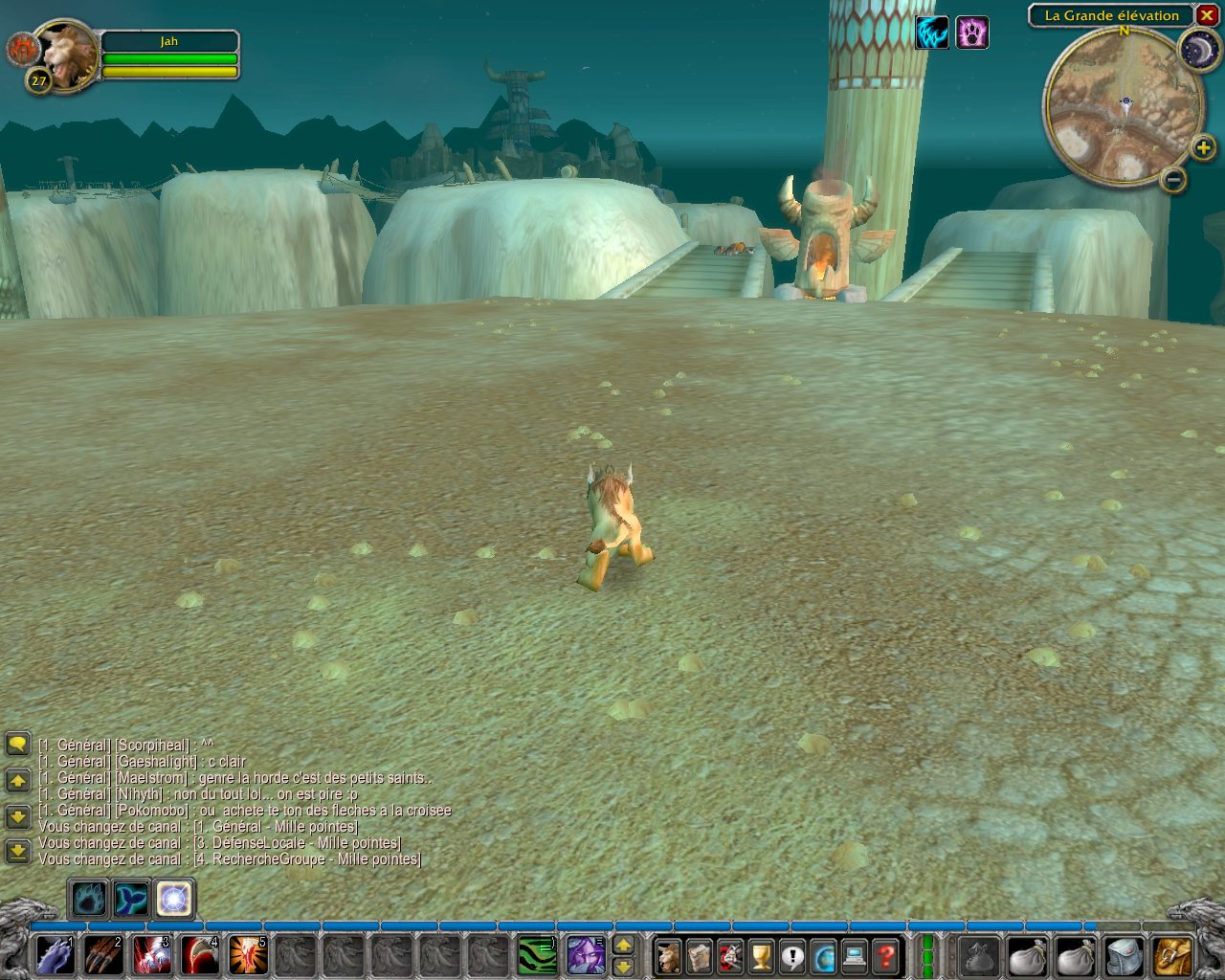Screen dimensions: 1225x980
Task: Click the moon day-night indicator
Action: (x=1197, y=50)
